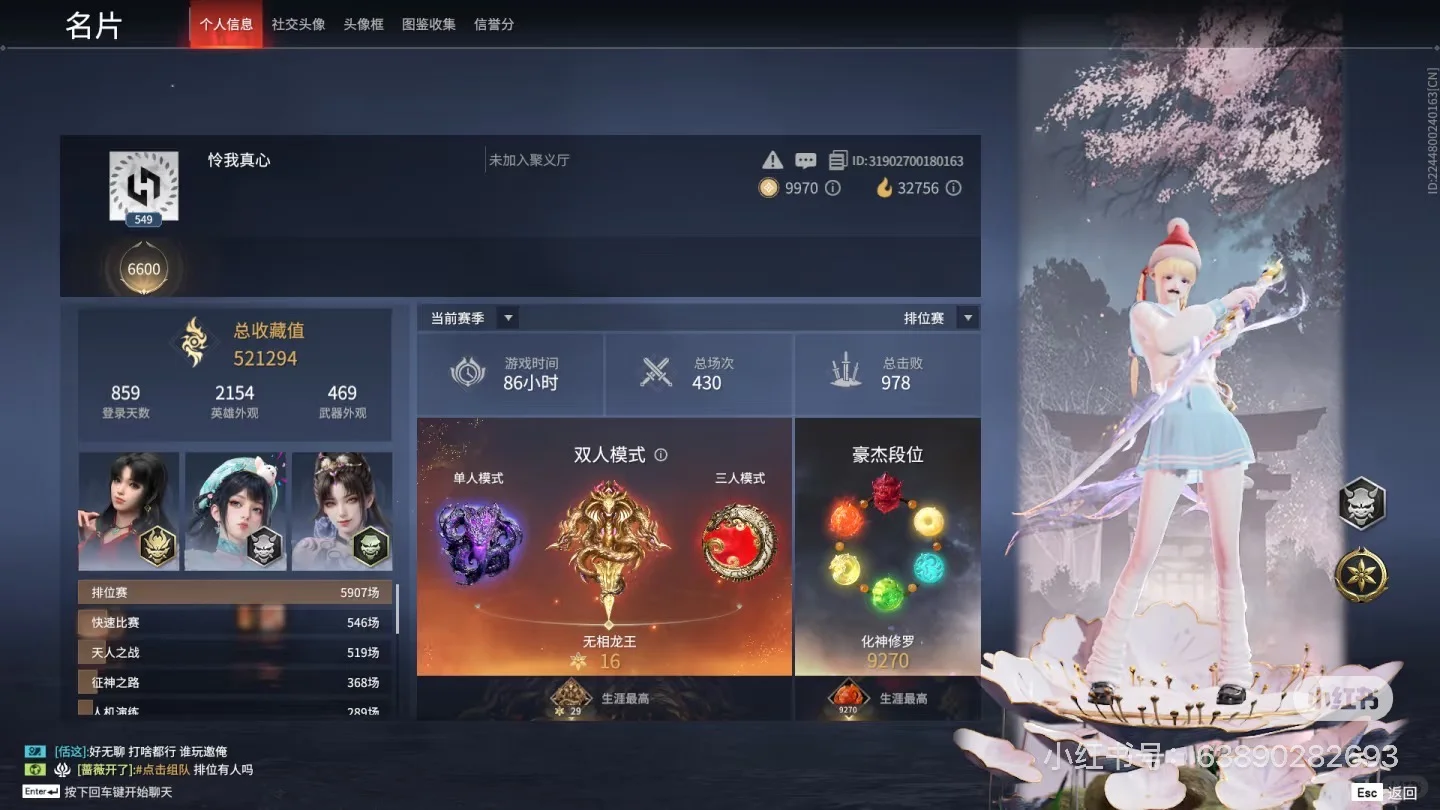Open the 排位赛 mode dropdown
1440x810 pixels.
tap(966, 317)
